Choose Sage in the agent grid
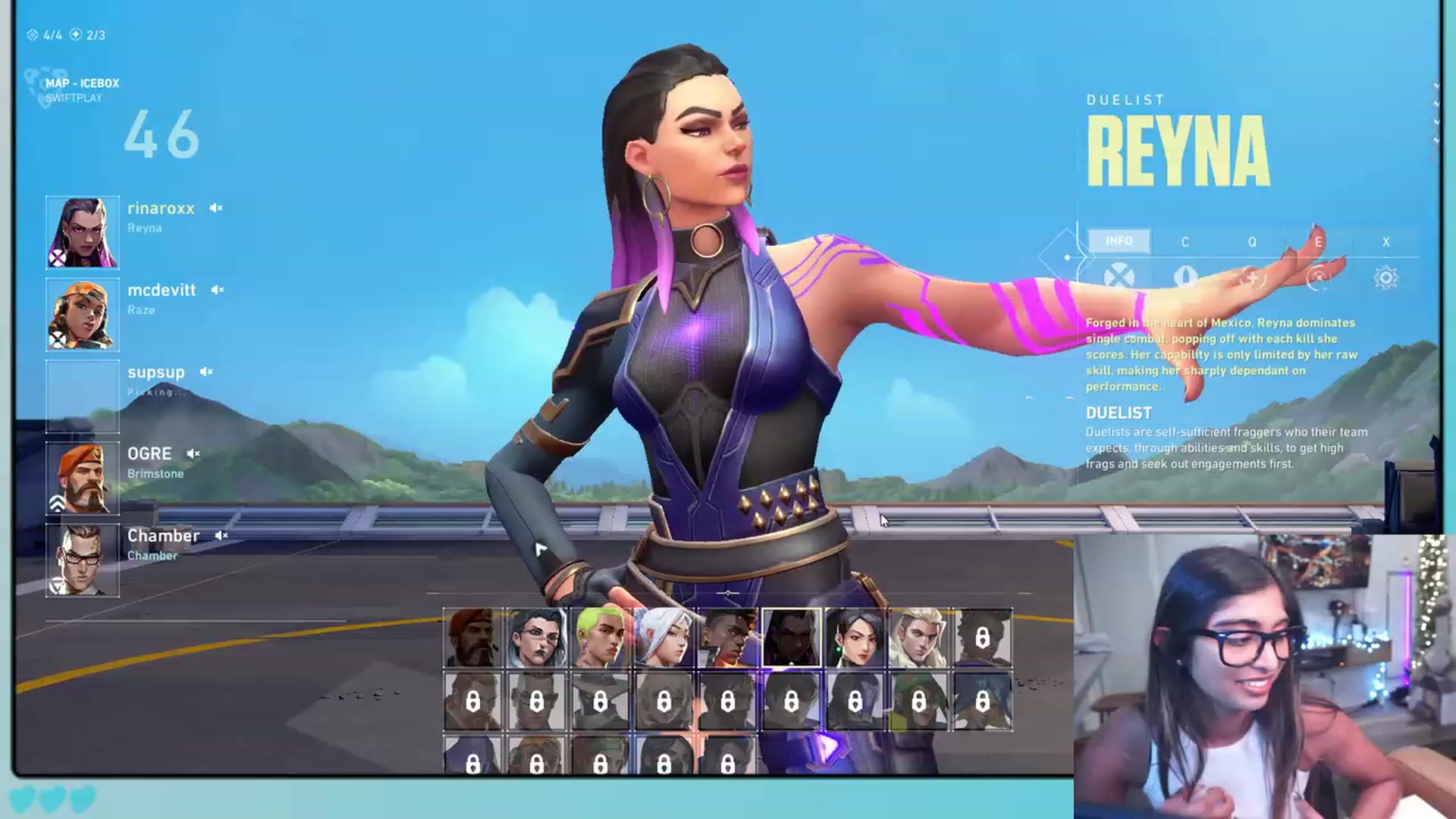The height and width of the screenshot is (819, 1456). pos(855,638)
